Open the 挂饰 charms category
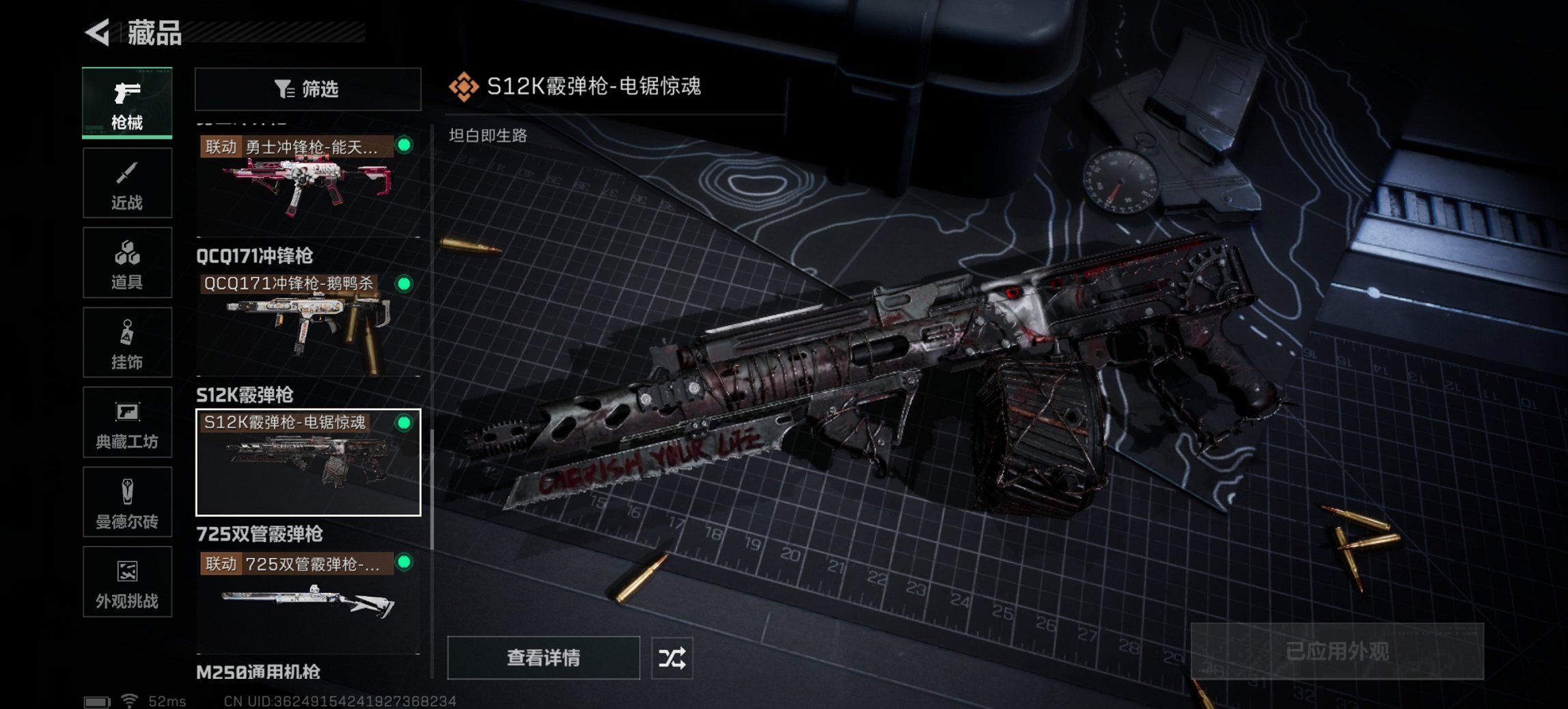The image size is (1568, 709). click(127, 342)
